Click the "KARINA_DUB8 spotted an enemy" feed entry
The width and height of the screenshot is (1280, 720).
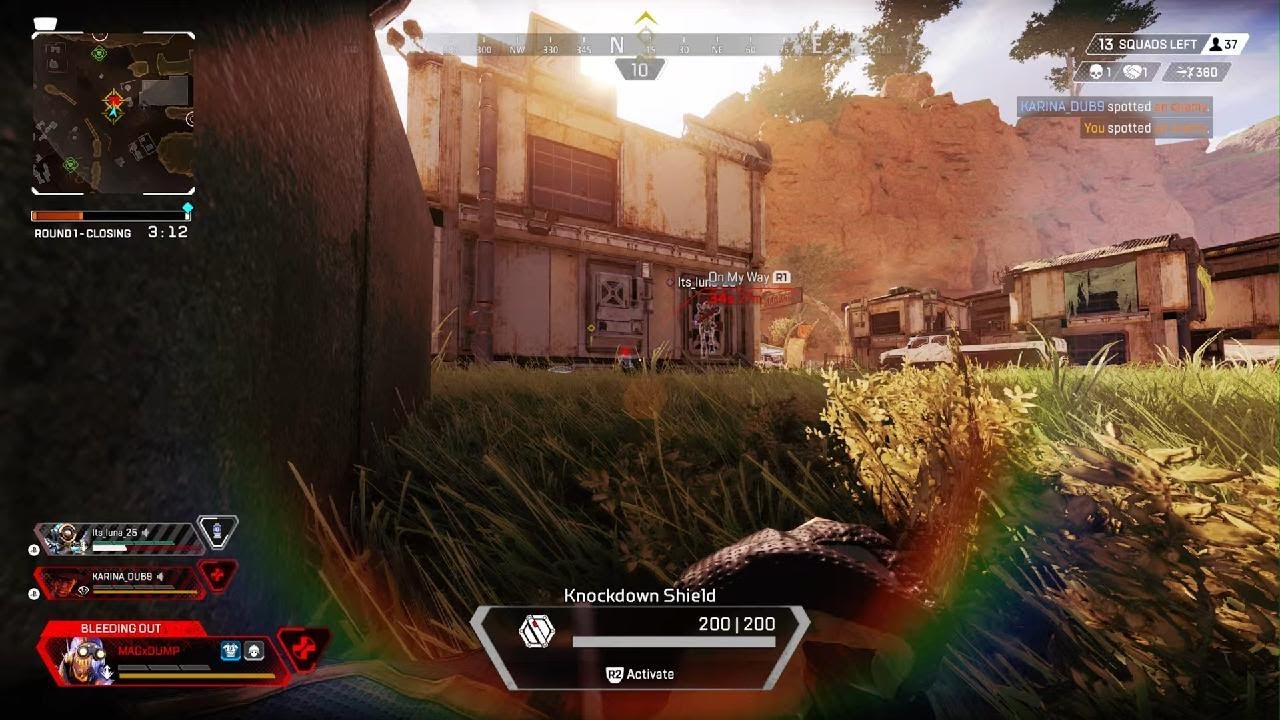(1114, 107)
